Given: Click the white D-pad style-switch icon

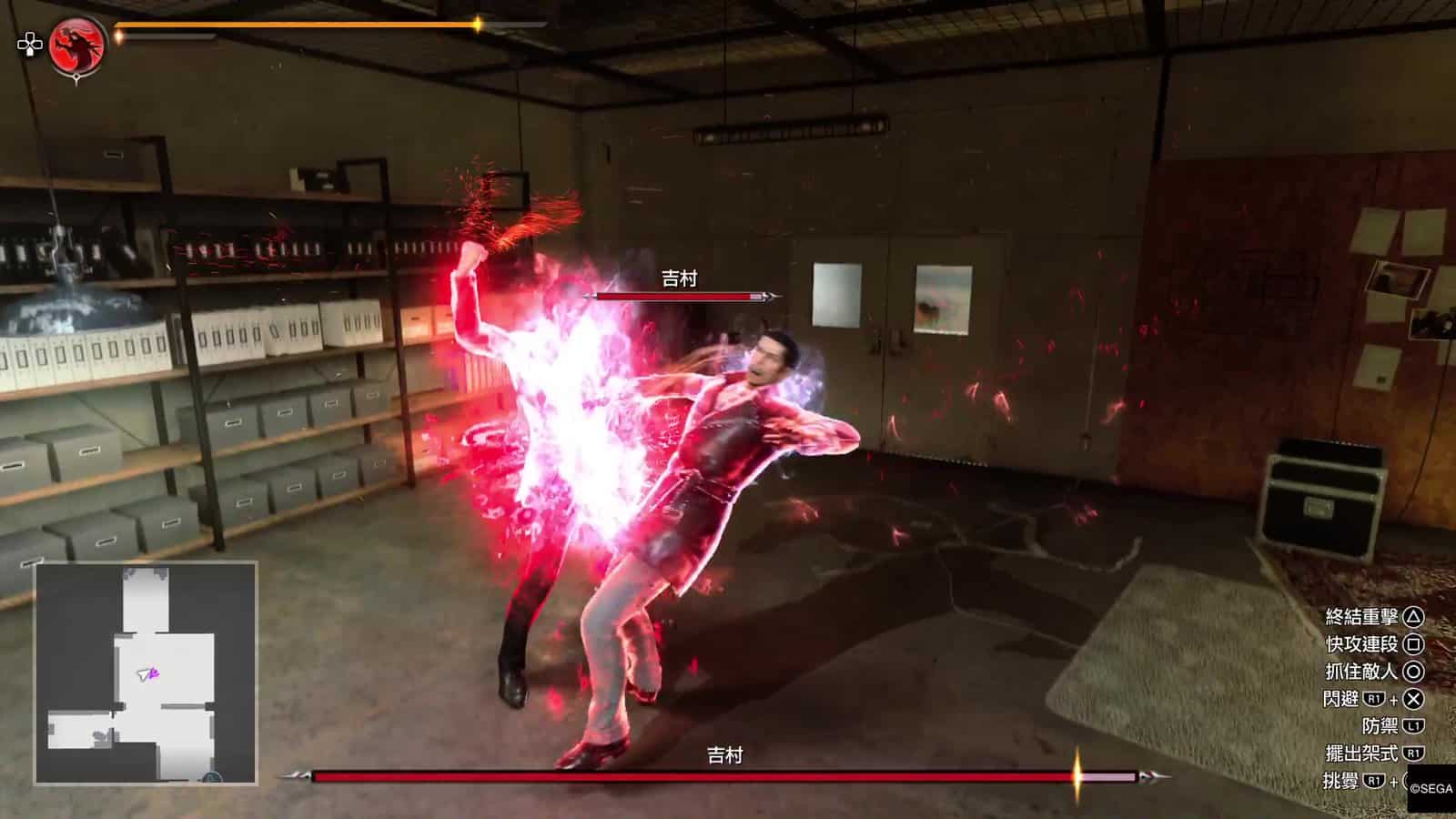Looking at the screenshot, I should [x=30, y=45].
